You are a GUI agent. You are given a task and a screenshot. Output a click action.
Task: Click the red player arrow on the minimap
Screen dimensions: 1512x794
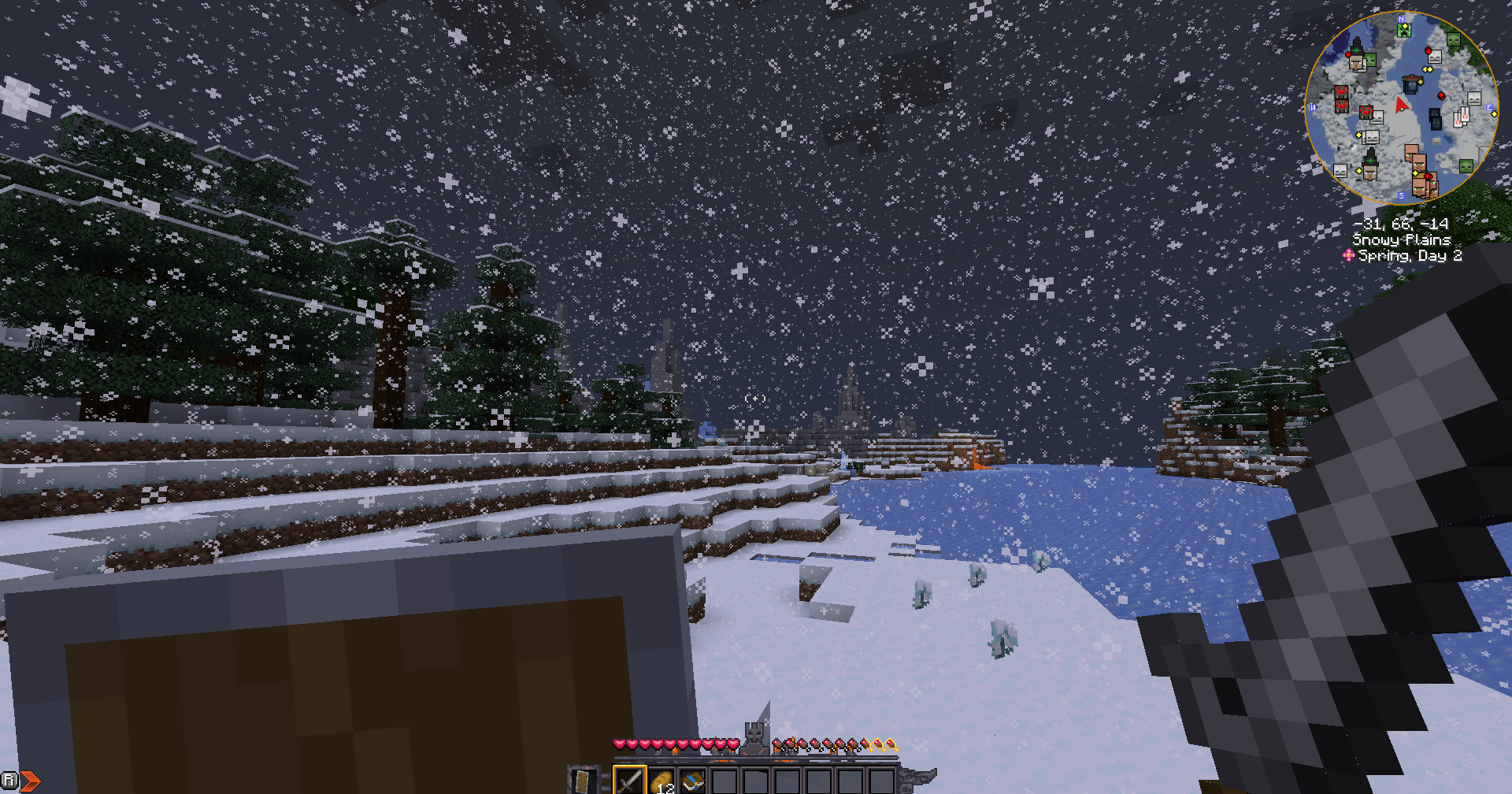click(1400, 105)
